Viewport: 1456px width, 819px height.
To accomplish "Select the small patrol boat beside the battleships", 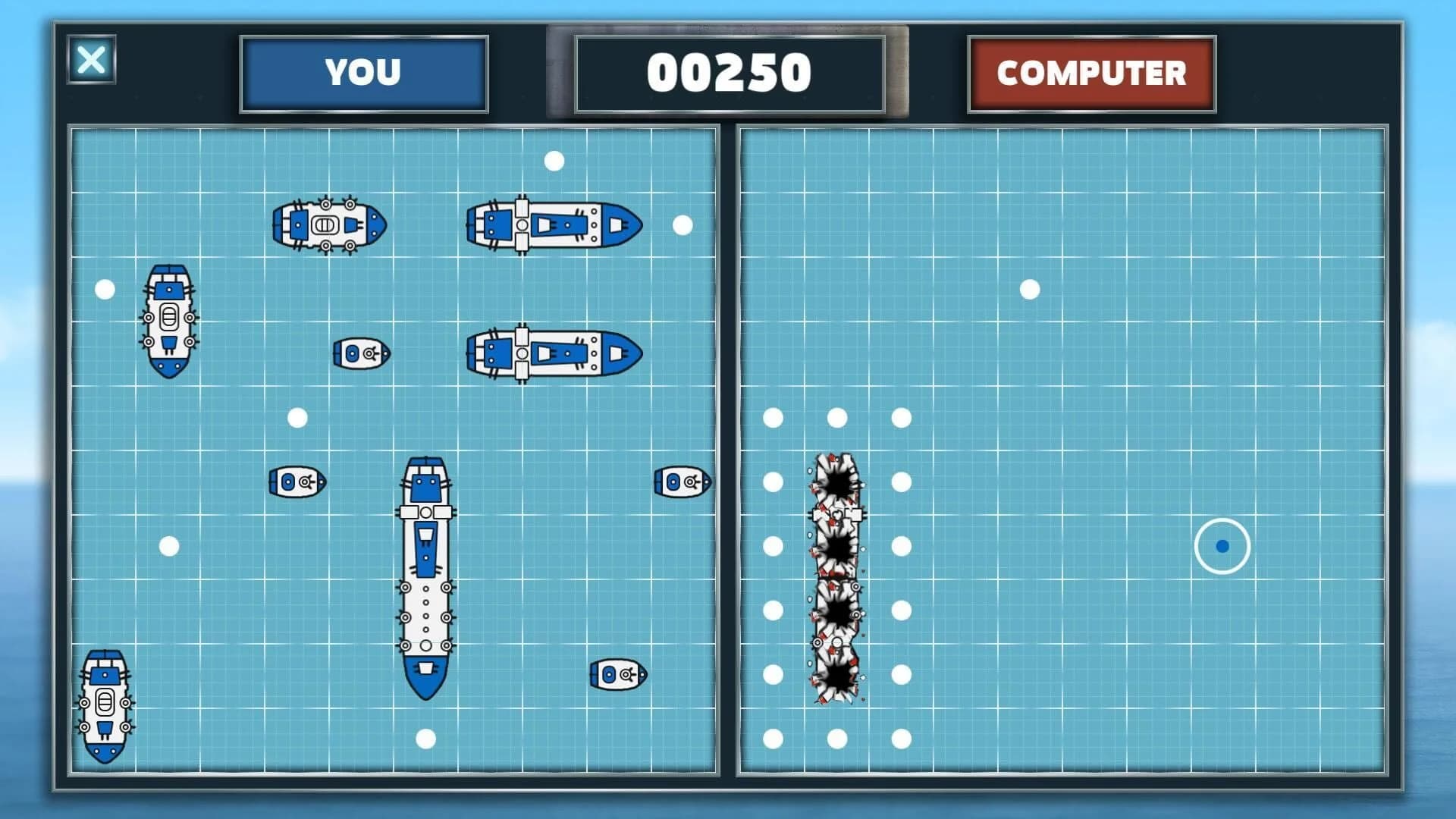I will (x=360, y=353).
